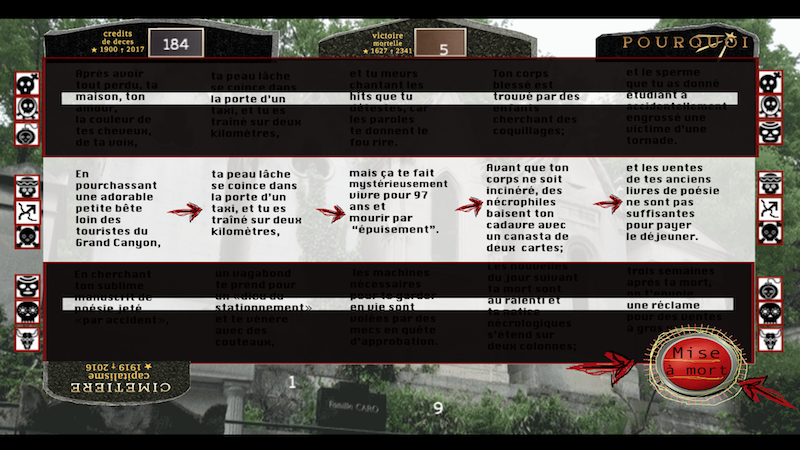The width and height of the screenshot is (800, 450).
Task: Click the red "Mise à mort" button
Action: pos(695,361)
